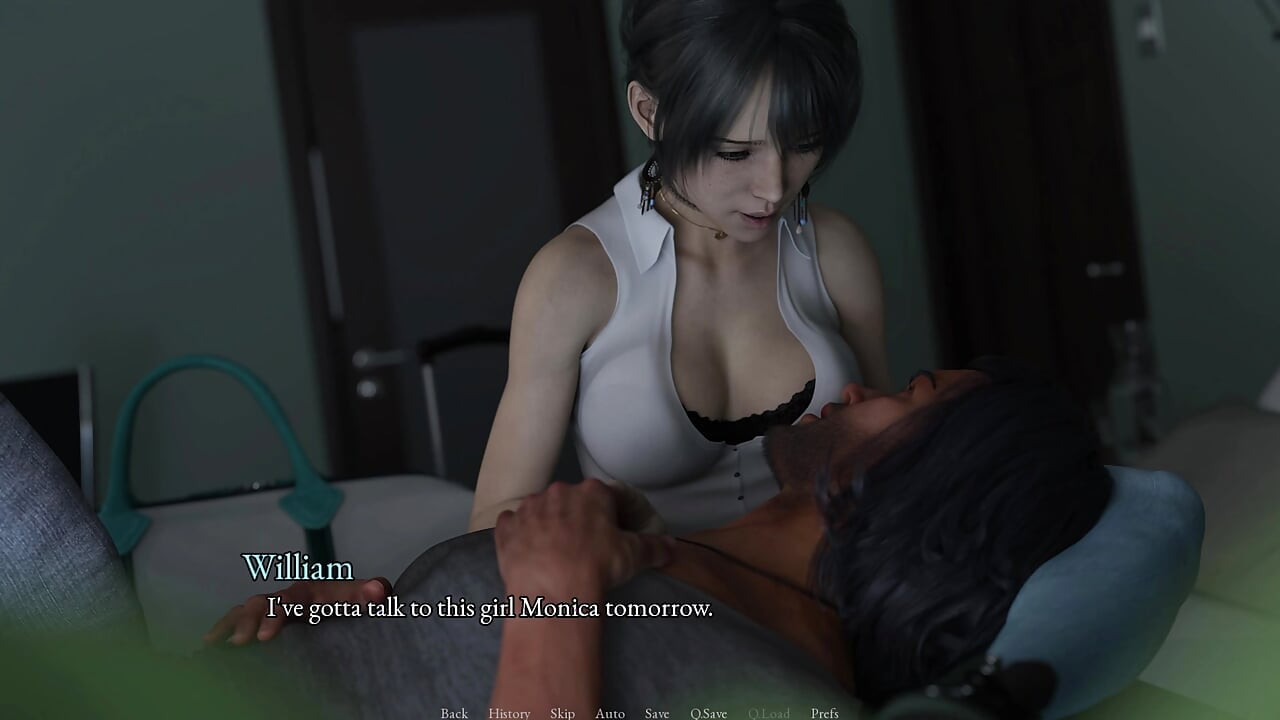Click the scene image to continue the story

(640, 300)
